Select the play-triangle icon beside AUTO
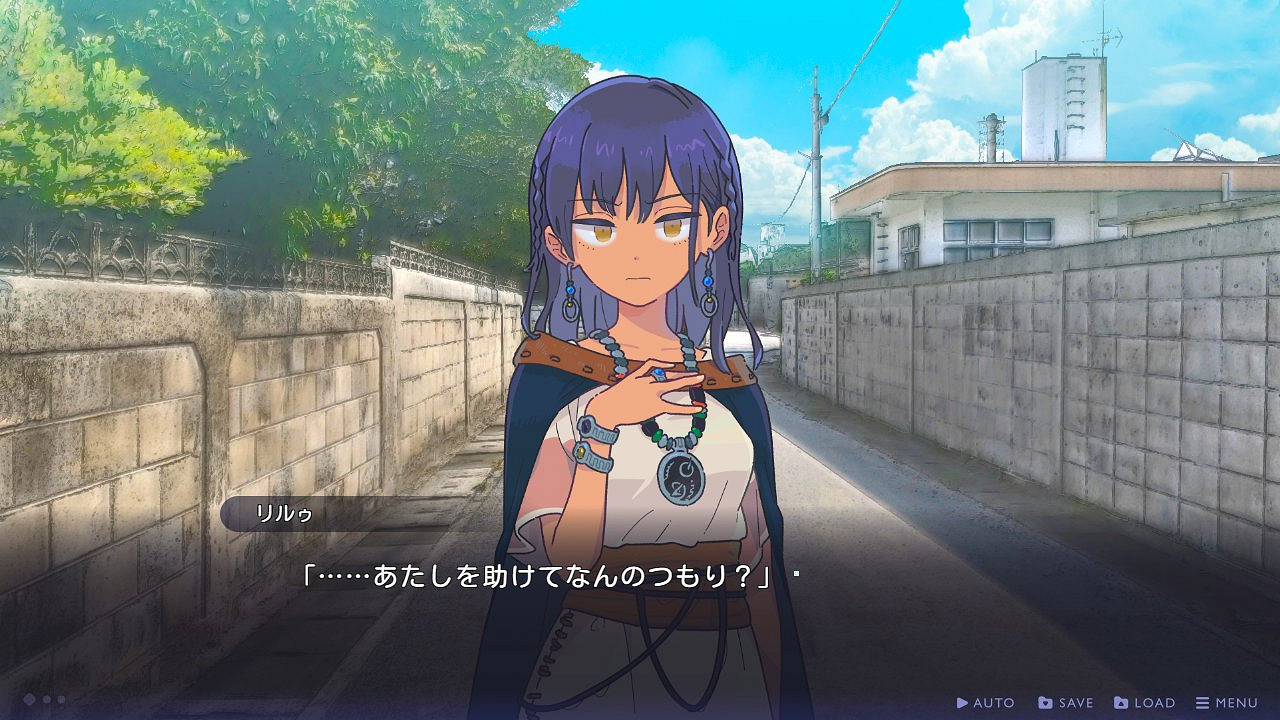1280x720 pixels. point(961,702)
